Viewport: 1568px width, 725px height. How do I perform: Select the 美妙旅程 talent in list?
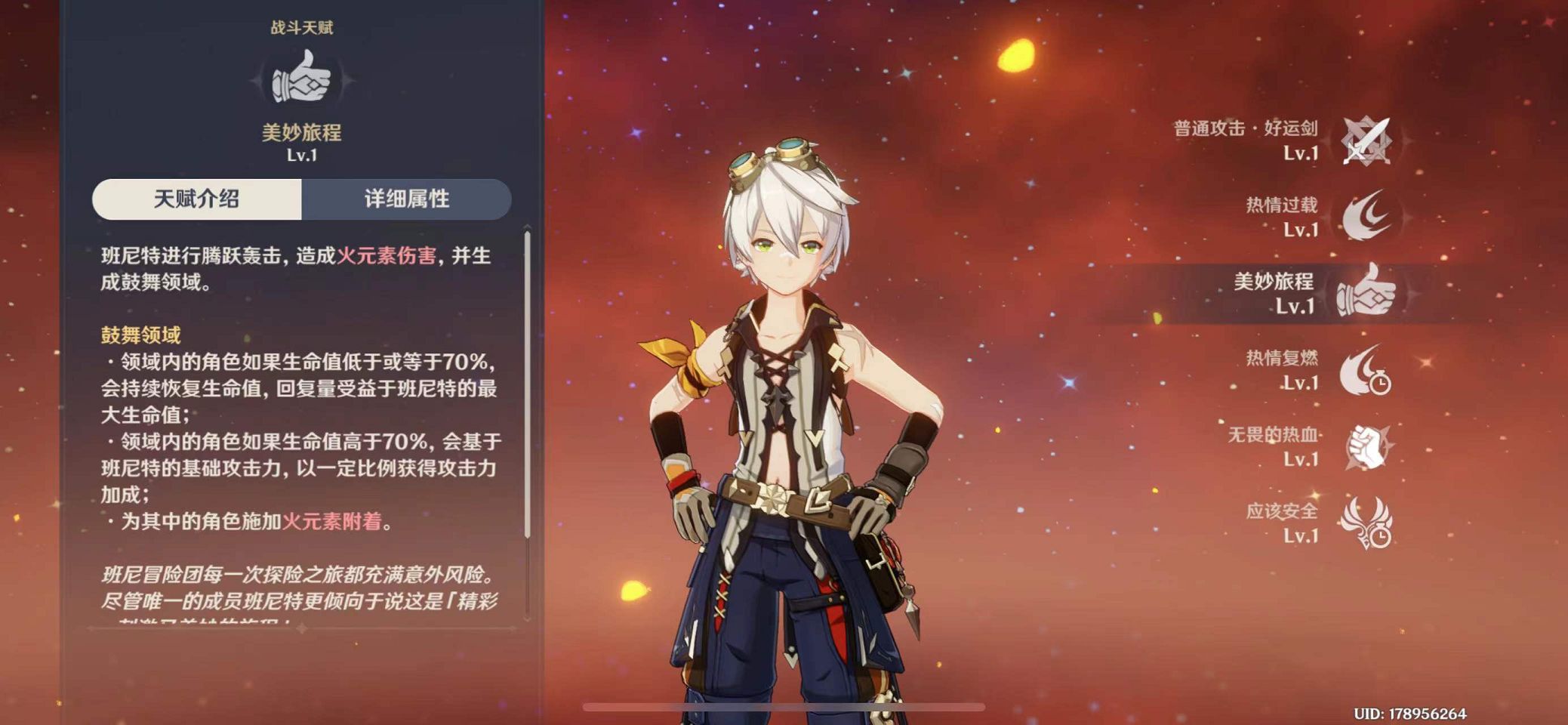coord(1364,292)
